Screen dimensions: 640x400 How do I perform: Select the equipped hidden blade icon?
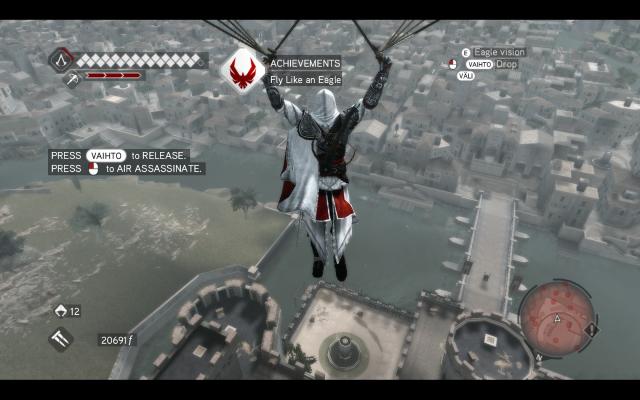60,340
